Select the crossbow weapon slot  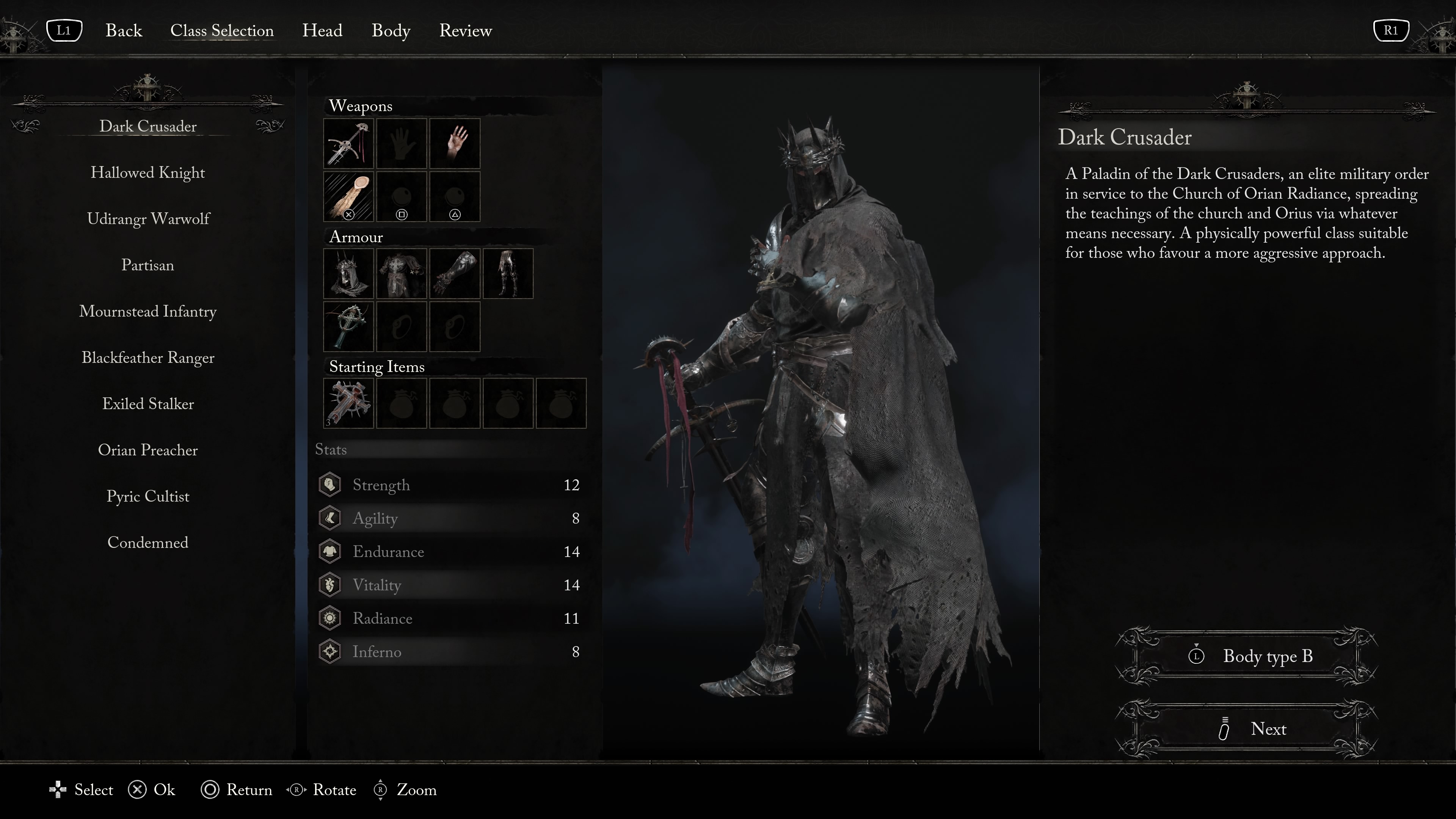348,144
